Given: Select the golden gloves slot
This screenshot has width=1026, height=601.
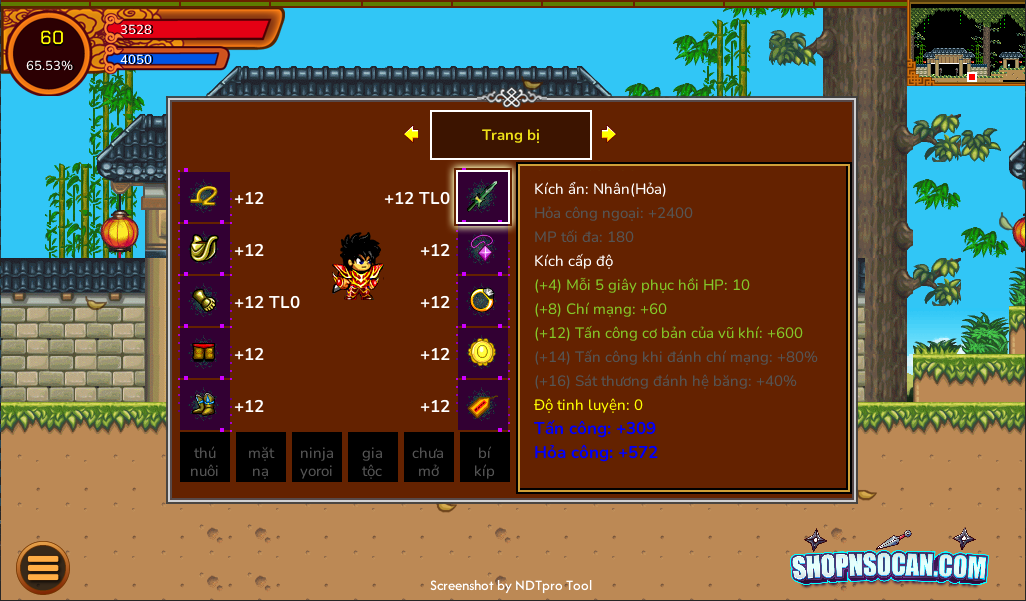Looking at the screenshot, I should (x=205, y=302).
